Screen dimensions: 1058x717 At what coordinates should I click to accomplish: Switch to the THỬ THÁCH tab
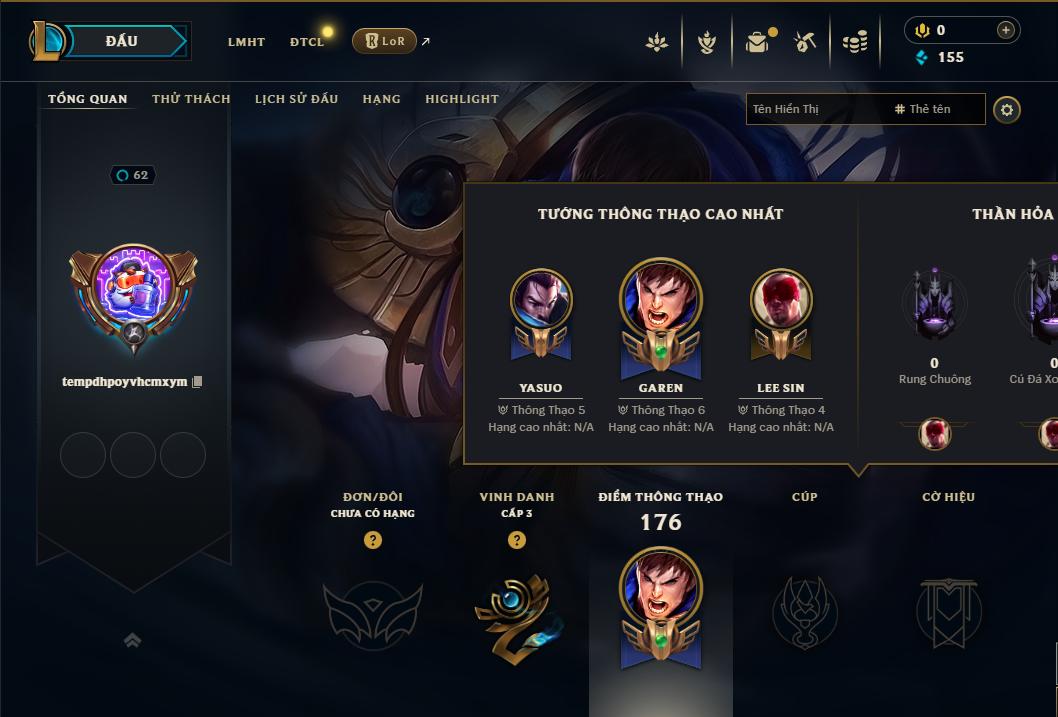(191, 99)
